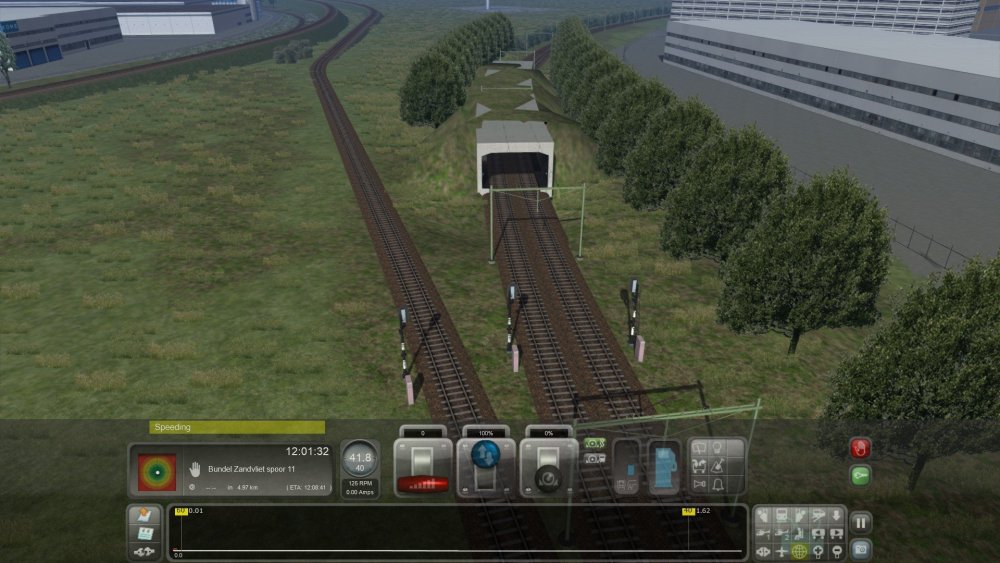Screen dimensions: 1000x563
Task: Zoom out with the minus magnifier
Action: pos(836,550)
